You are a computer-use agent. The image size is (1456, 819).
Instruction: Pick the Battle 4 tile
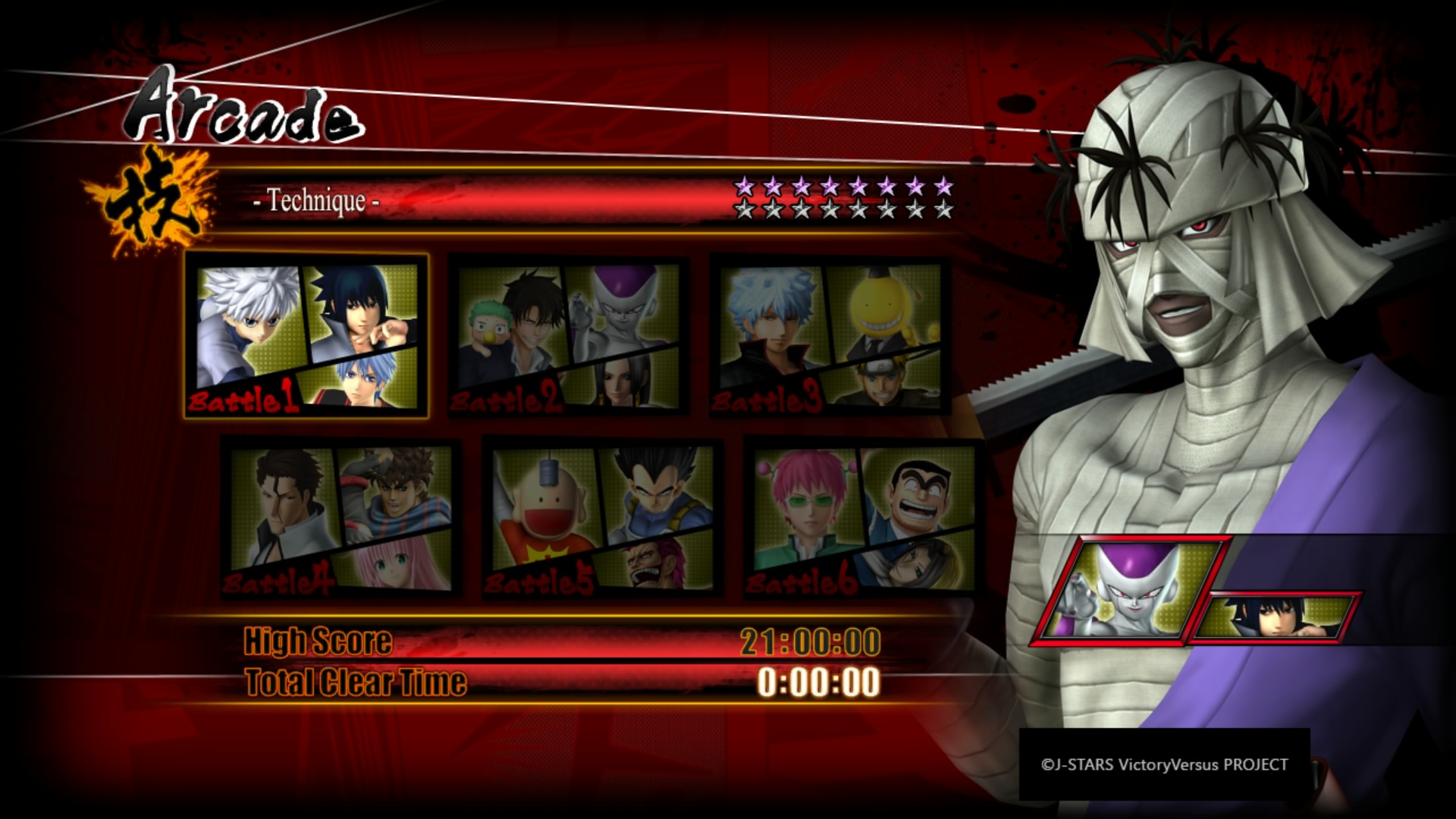(x=340, y=518)
